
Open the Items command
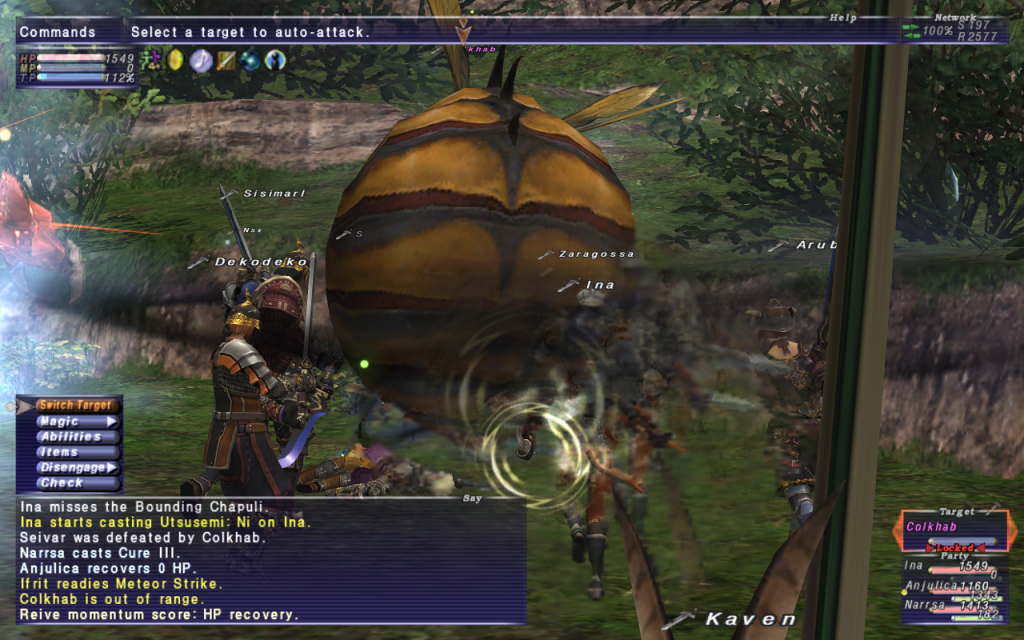coord(60,452)
